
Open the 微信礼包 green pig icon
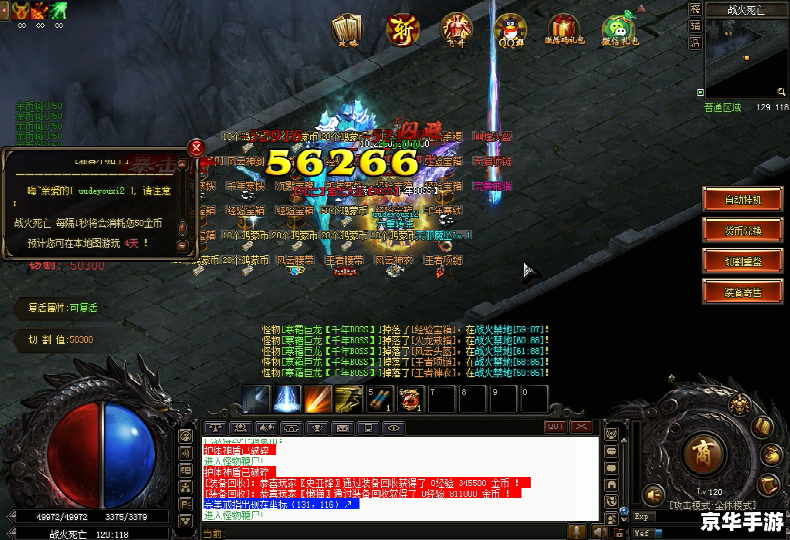(620, 30)
